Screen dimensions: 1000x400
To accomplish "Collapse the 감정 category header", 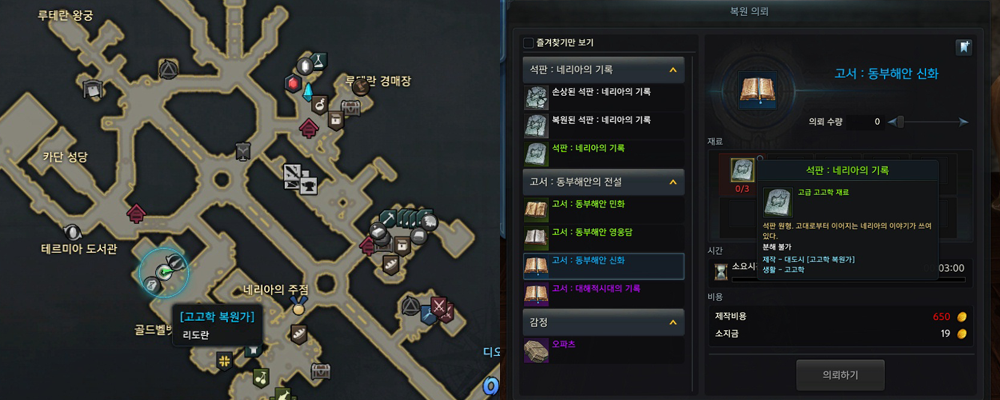I will coord(672,321).
